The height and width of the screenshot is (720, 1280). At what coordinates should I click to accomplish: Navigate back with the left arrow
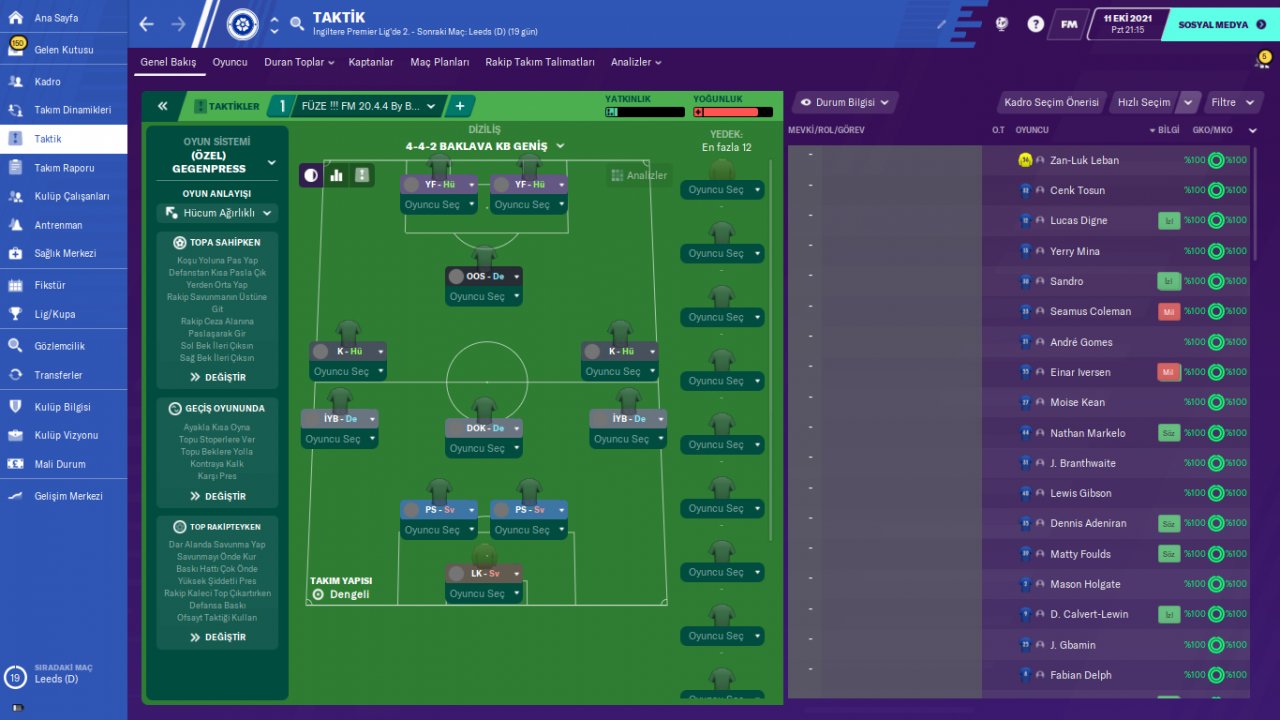[x=147, y=24]
